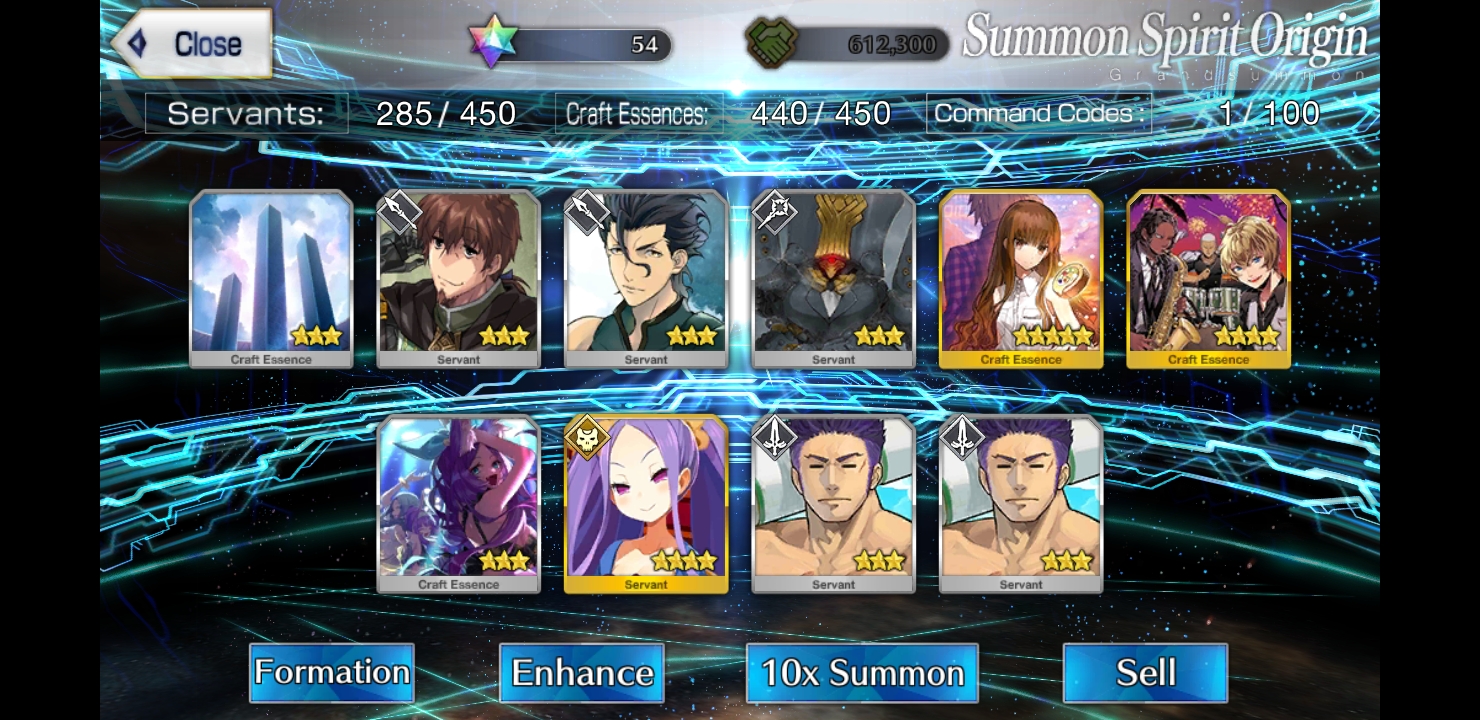
Task: Choose the gold-framed purple-haired girl Servant card
Action: (646, 504)
